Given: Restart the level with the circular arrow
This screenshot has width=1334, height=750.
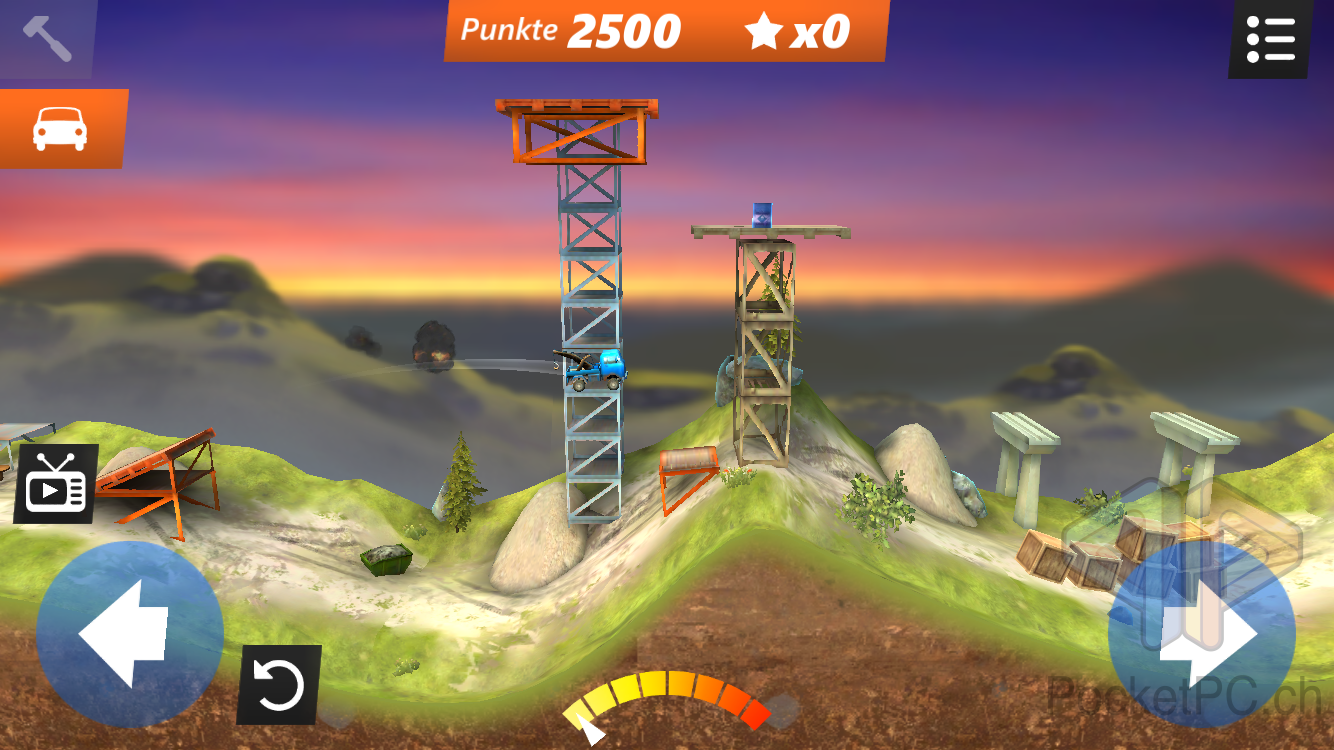Looking at the screenshot, I should 279,685.
